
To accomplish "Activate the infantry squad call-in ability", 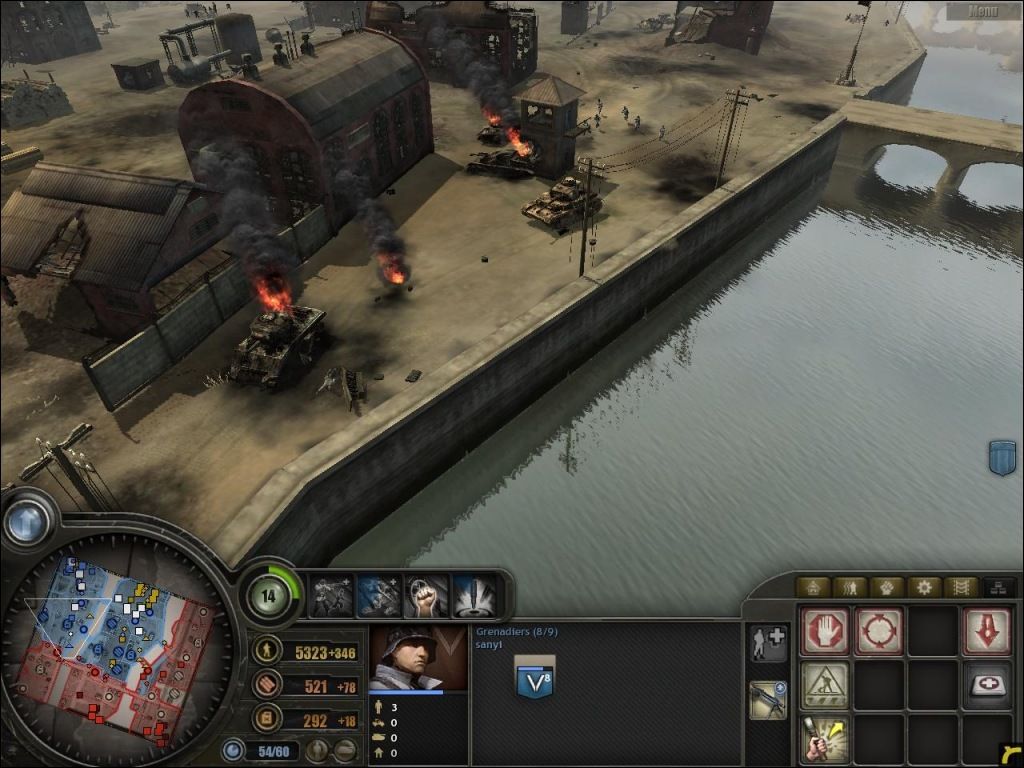I will (333, 596).
